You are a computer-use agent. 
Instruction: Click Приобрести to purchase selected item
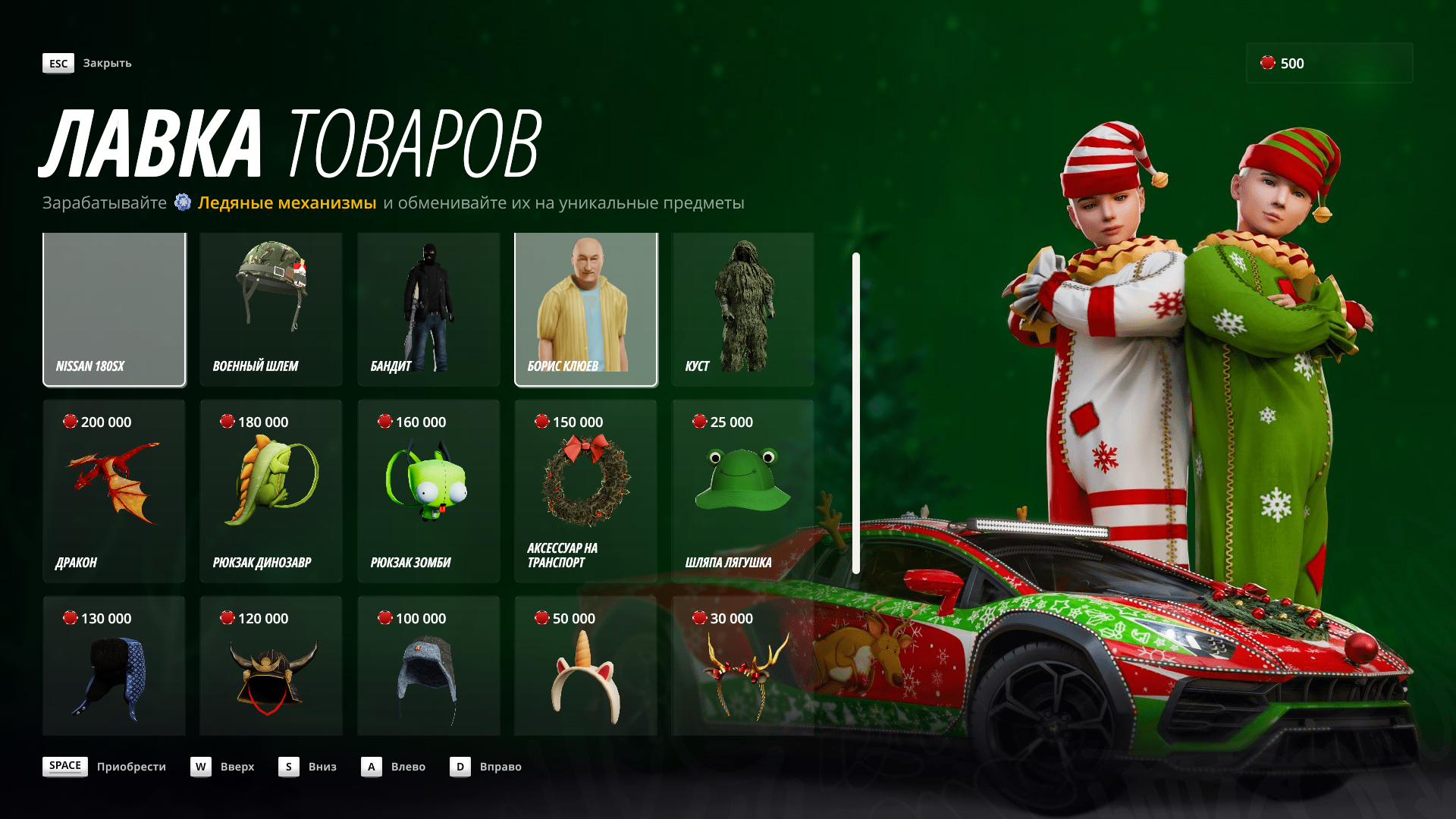(x=132, y=767)
